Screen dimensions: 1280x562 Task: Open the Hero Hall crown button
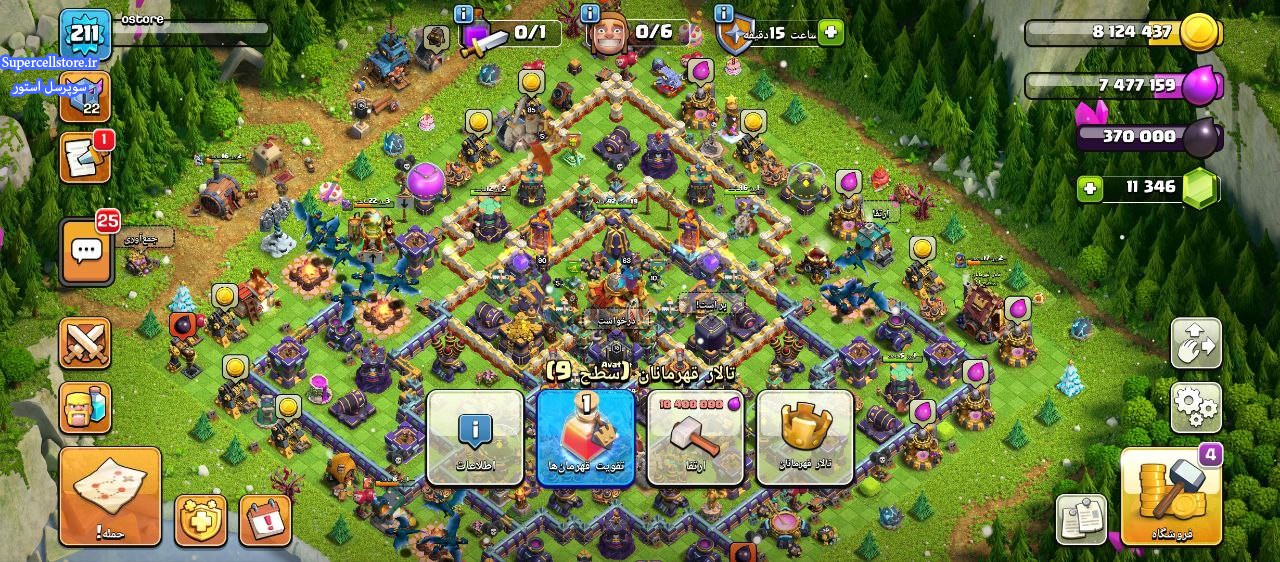click(805, 438)
